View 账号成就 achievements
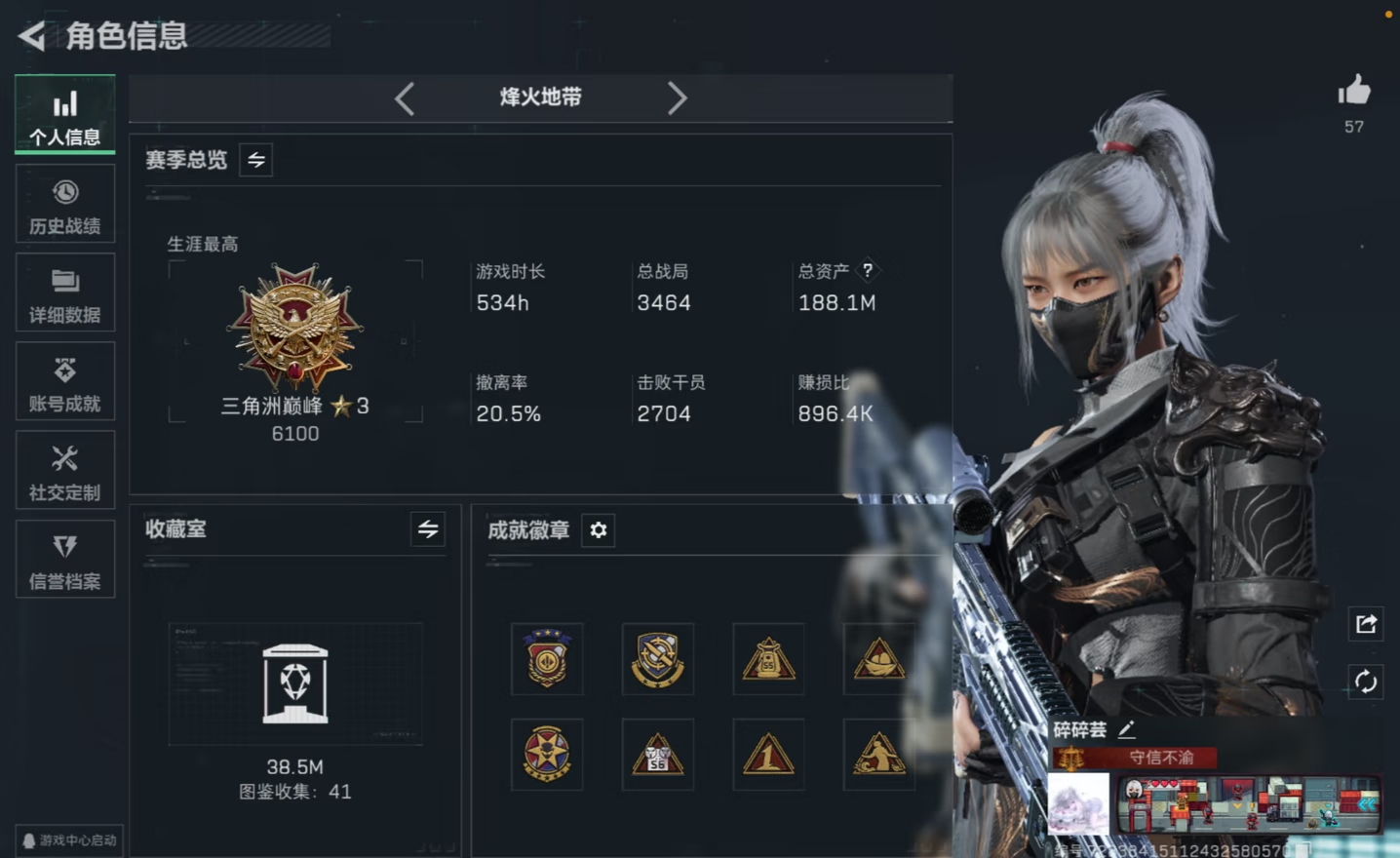The width and height of the screenshot is (1400, 858). coord(64,381)
